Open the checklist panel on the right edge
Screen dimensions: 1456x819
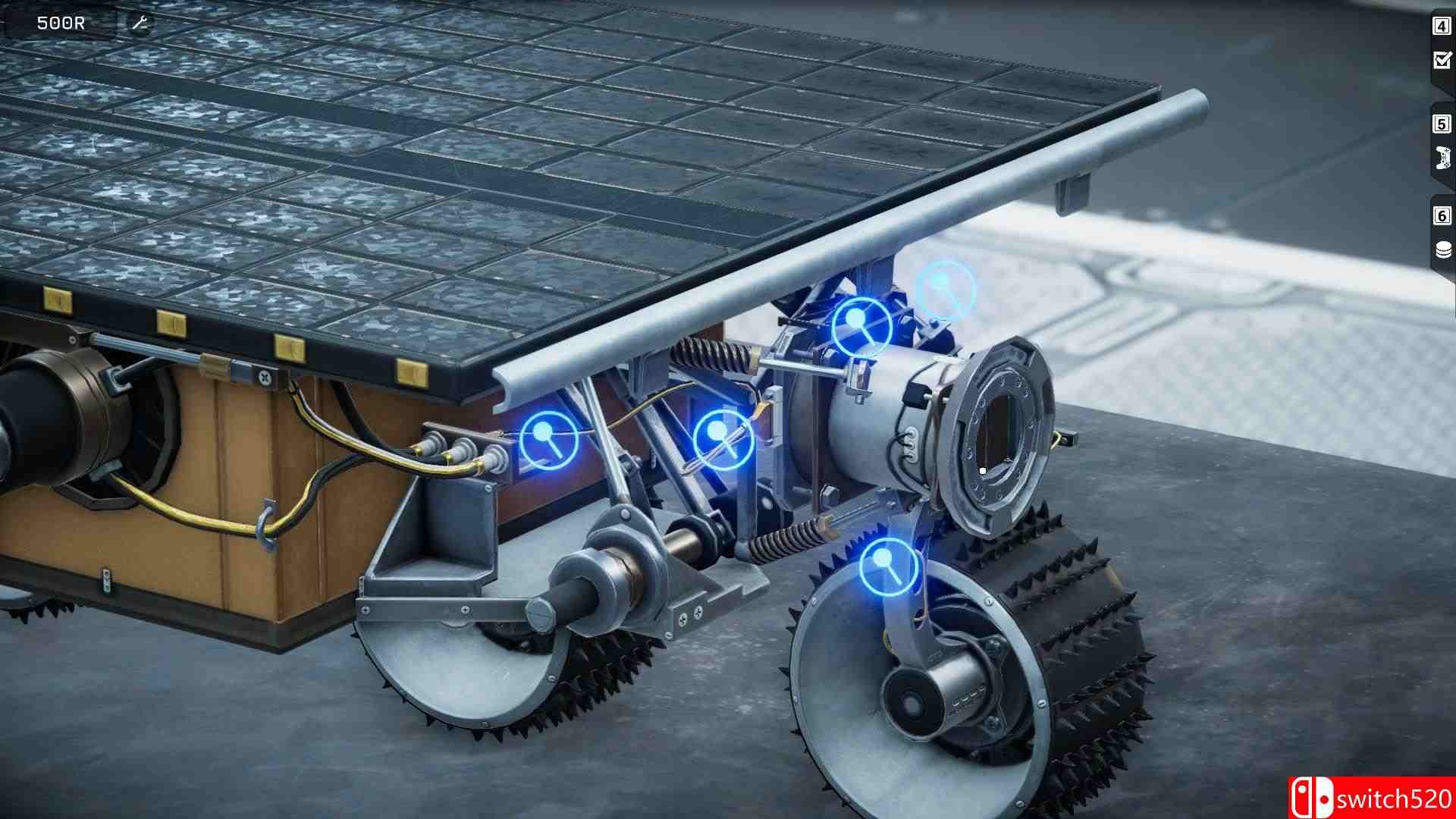(x=1440, y=58)
